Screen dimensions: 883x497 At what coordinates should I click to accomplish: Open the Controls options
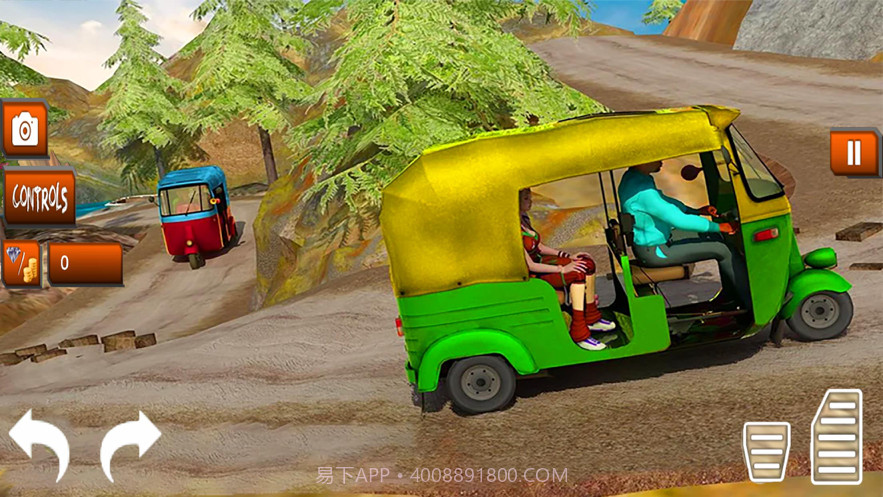pos(39,197)
